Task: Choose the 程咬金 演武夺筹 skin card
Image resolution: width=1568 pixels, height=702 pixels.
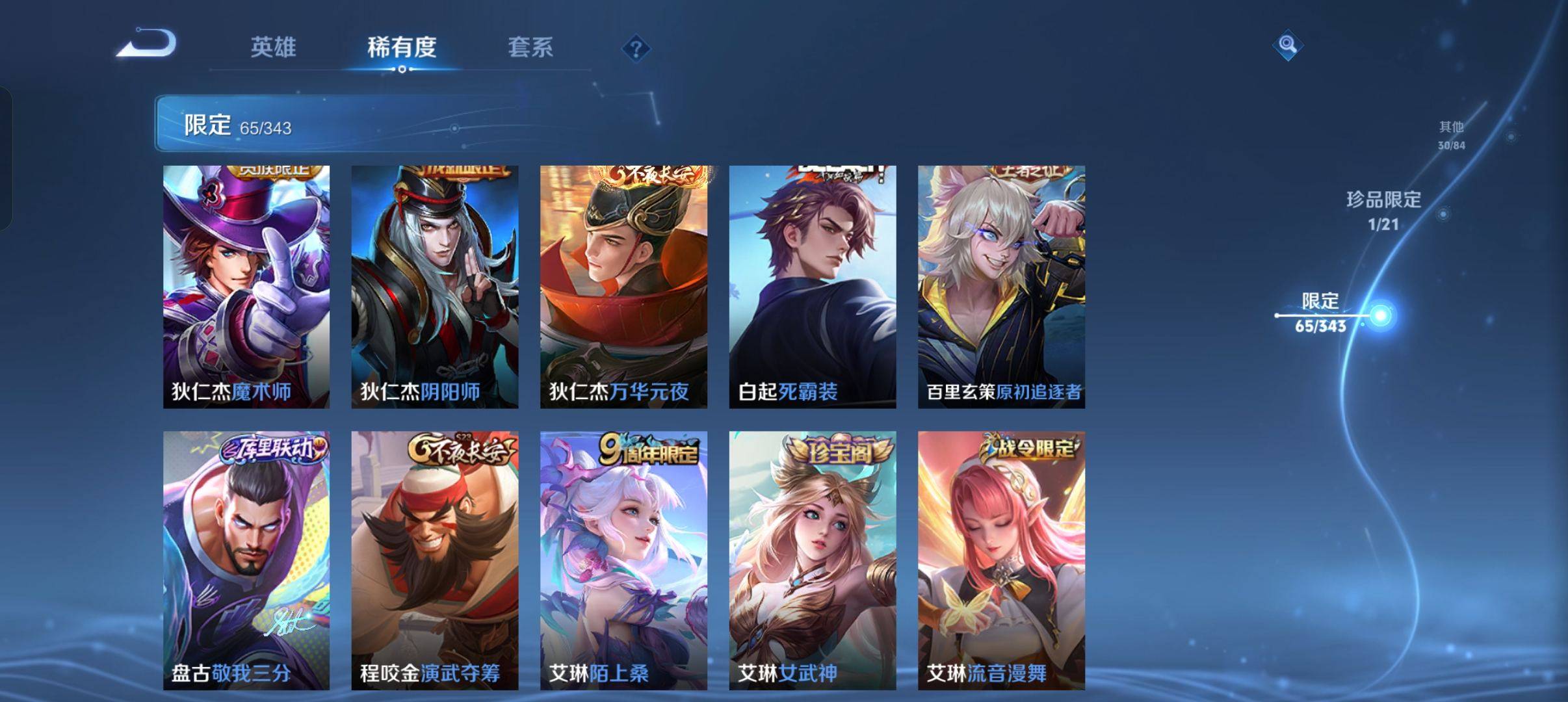Action: [x=435, y=560]
